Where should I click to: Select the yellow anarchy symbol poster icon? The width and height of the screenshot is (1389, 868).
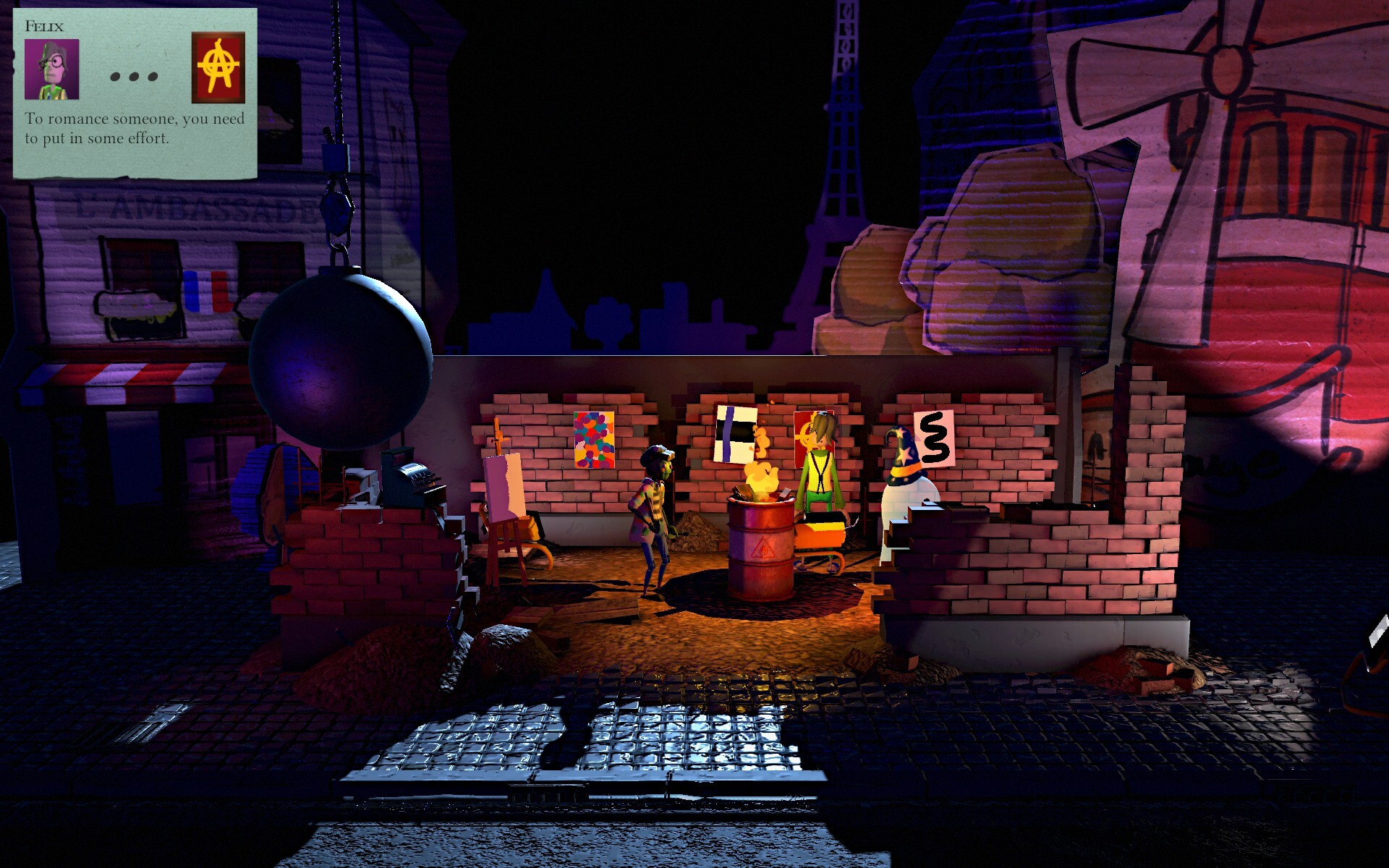pyautogui.click(x=219, y=69)
